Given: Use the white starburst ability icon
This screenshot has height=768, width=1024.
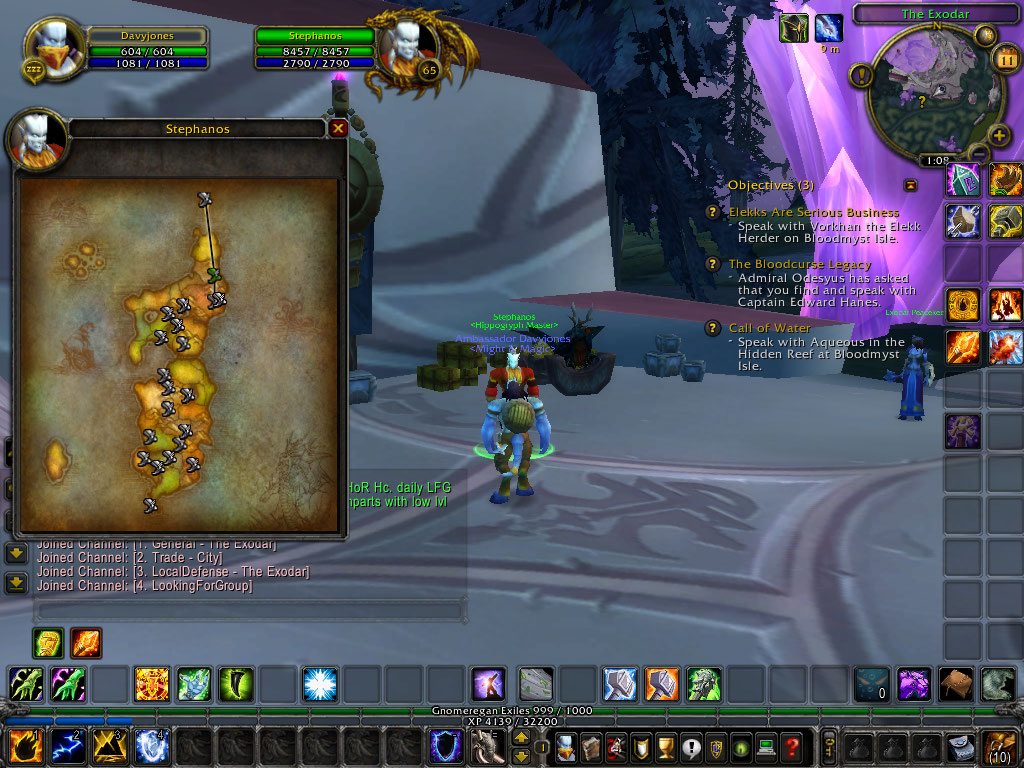Looking at the screenshot, I should [319, 684].
